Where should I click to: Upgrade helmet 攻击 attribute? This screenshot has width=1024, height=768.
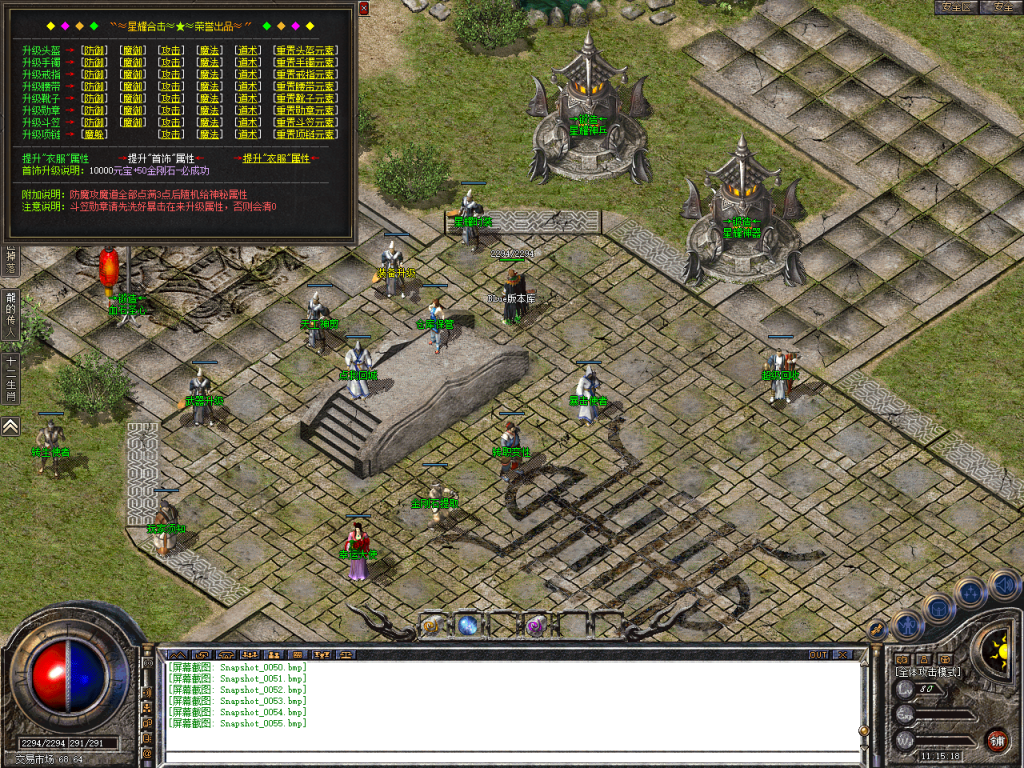pyautogui.click(x=172, y=50)
